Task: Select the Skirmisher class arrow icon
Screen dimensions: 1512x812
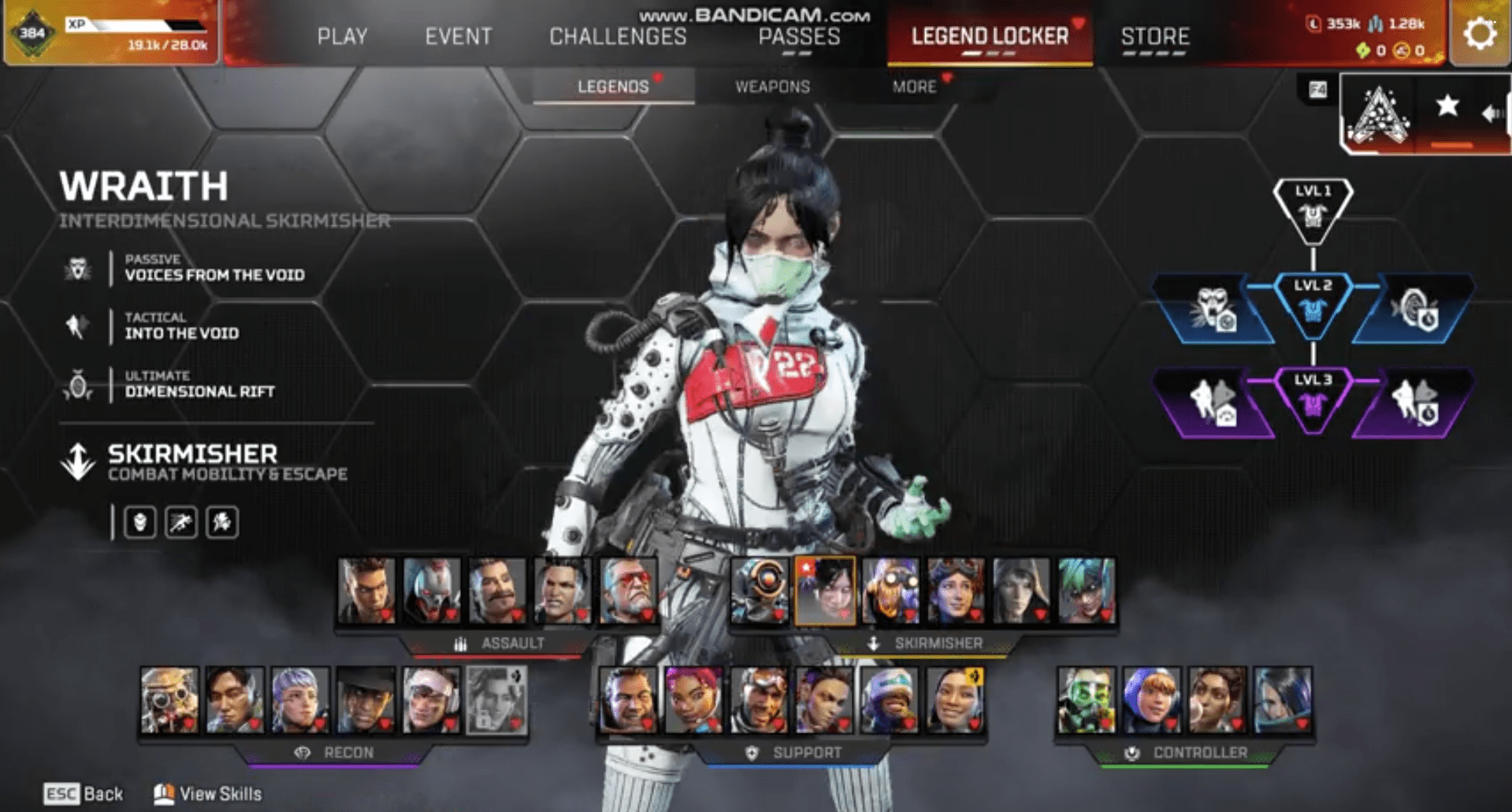Action: [76, 462]
